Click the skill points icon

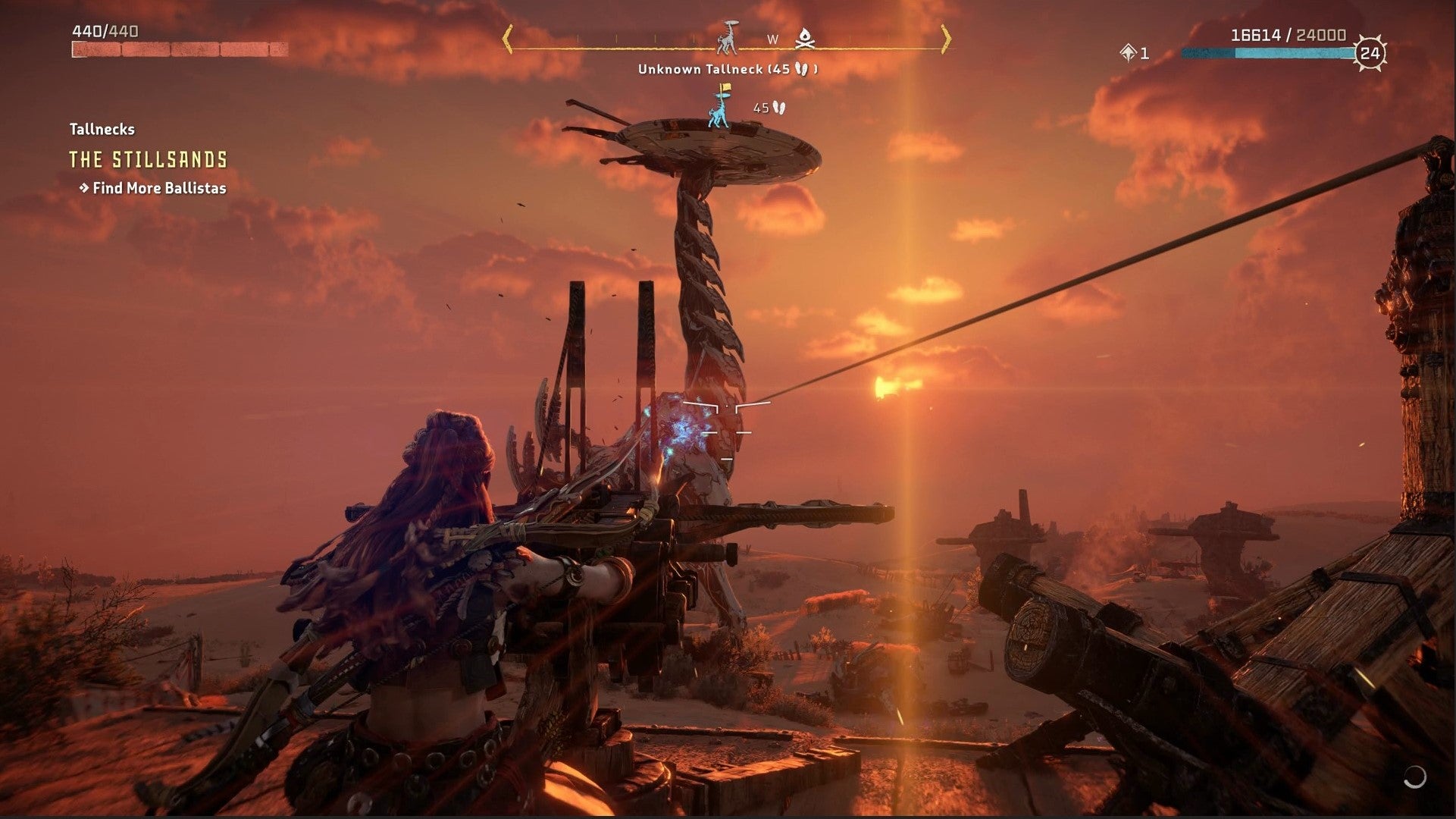click(1127, 52)
